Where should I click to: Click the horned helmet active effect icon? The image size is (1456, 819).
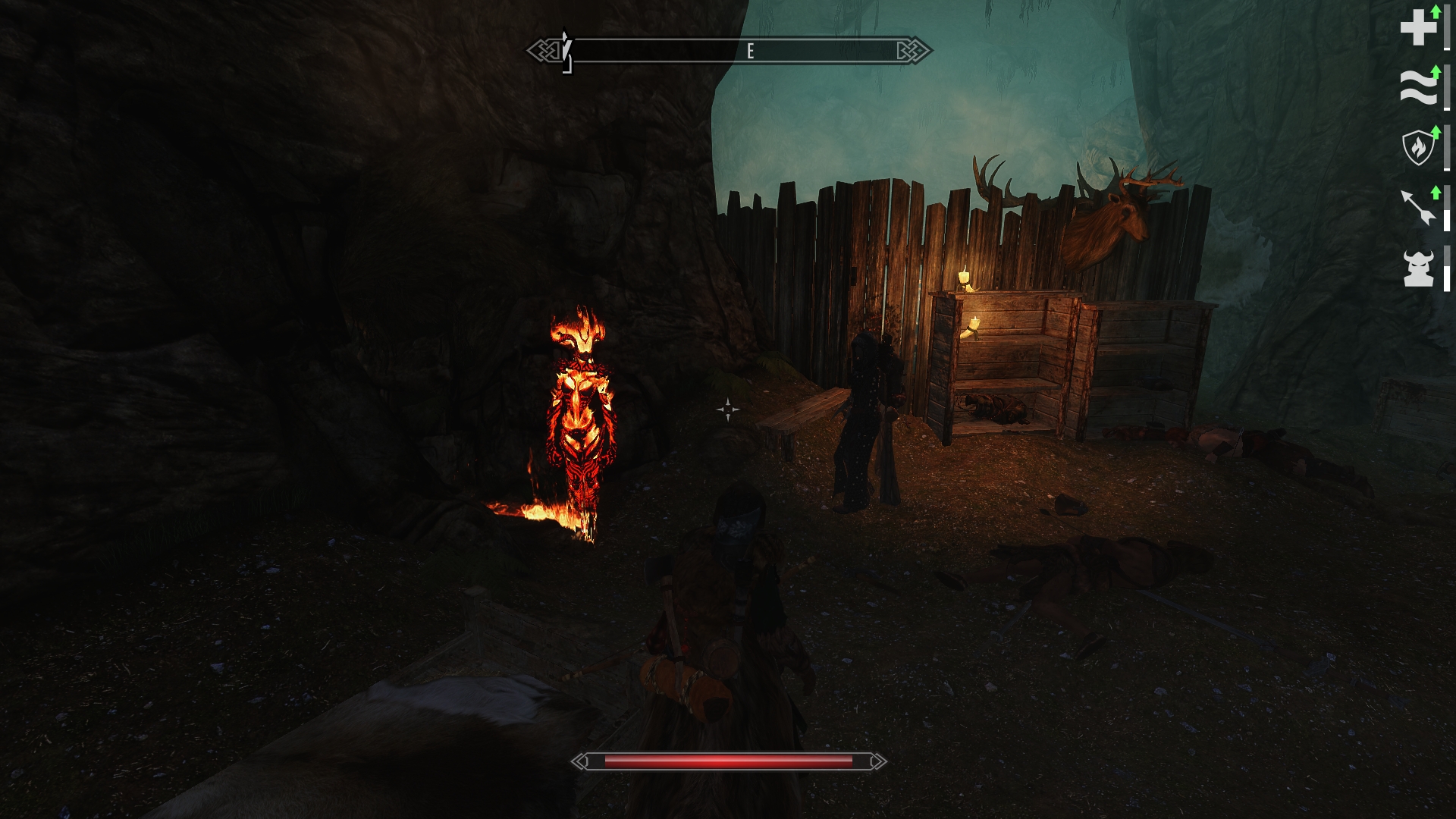(1418, 268)
